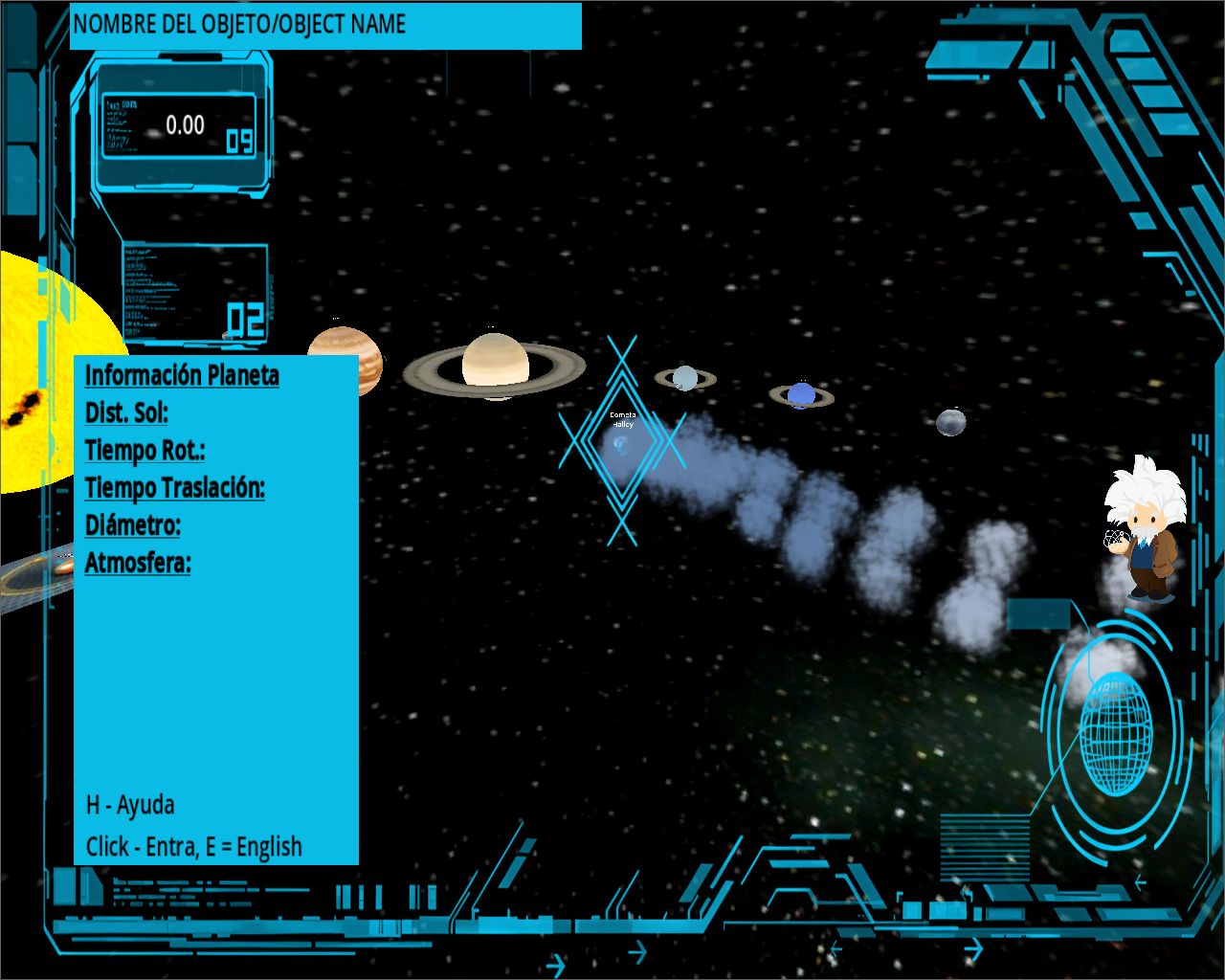Select the deep blue planet Neptune
Viewport: 1225px width, 980px height.
pyautogui.click(x=801, y=394)
